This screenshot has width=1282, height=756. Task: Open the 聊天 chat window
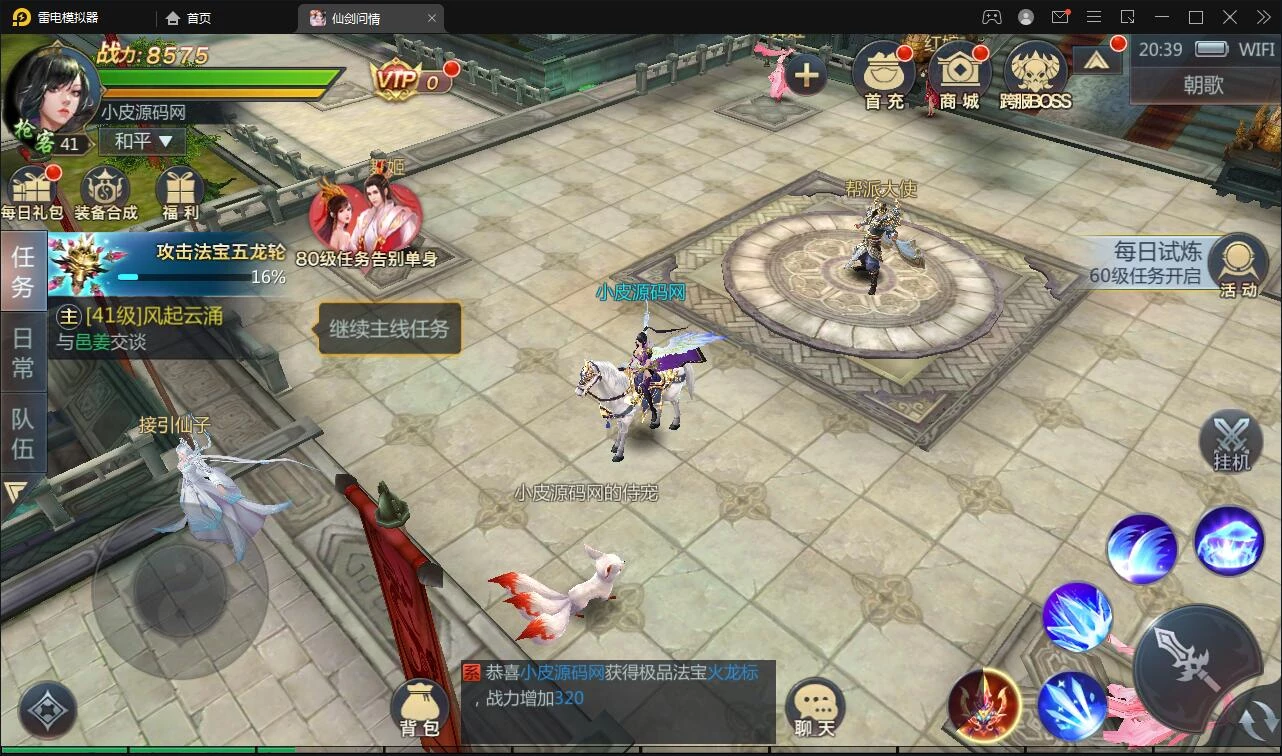[814, 708]
